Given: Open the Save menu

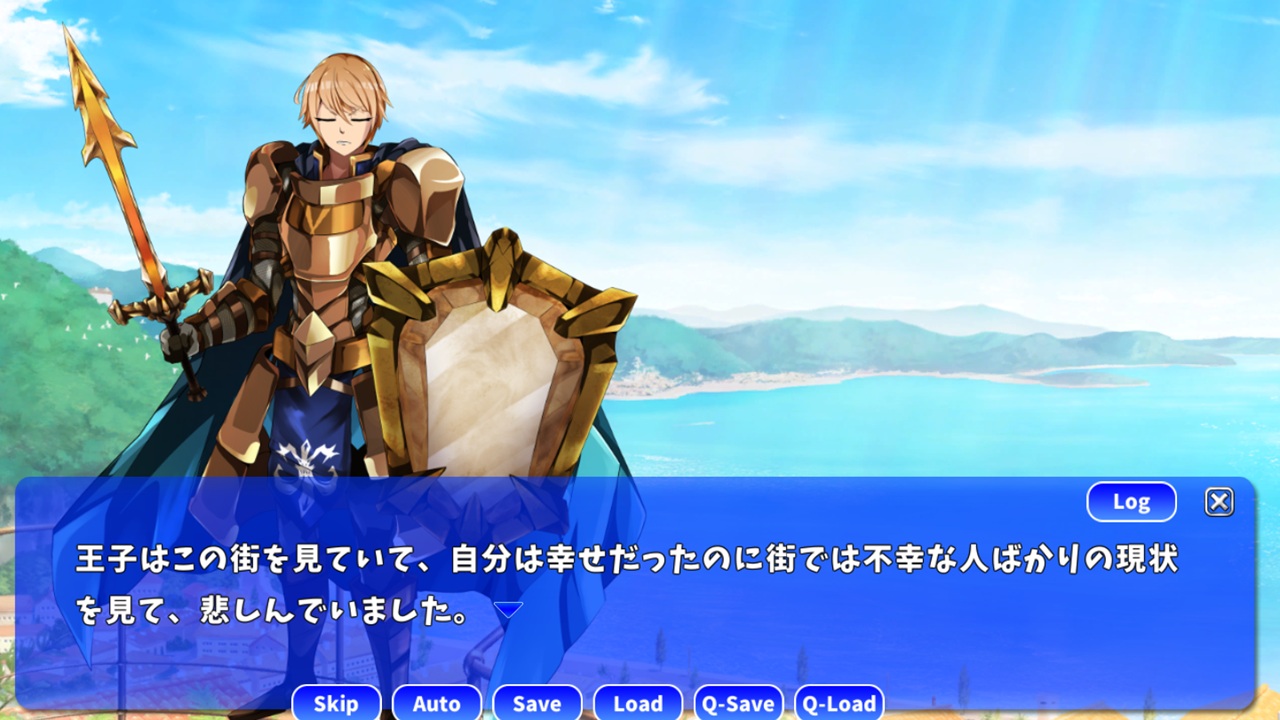Looking at the screenshot, I should point(537,703).
